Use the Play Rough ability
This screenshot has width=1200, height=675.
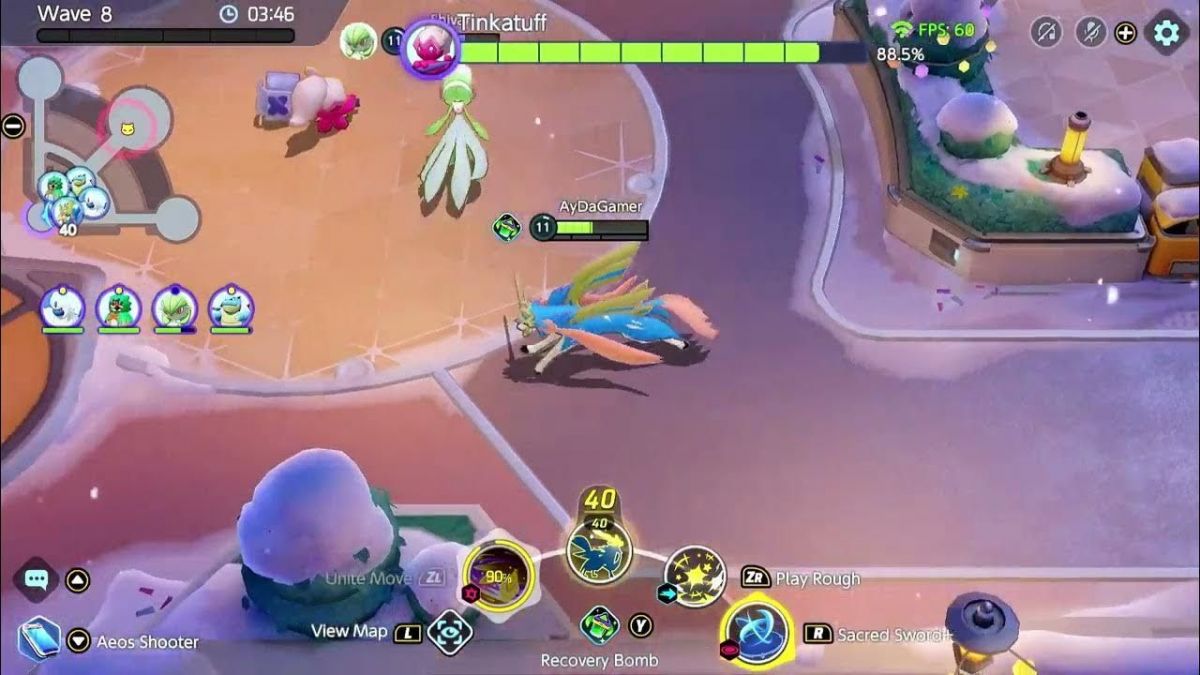pos(694,576)
